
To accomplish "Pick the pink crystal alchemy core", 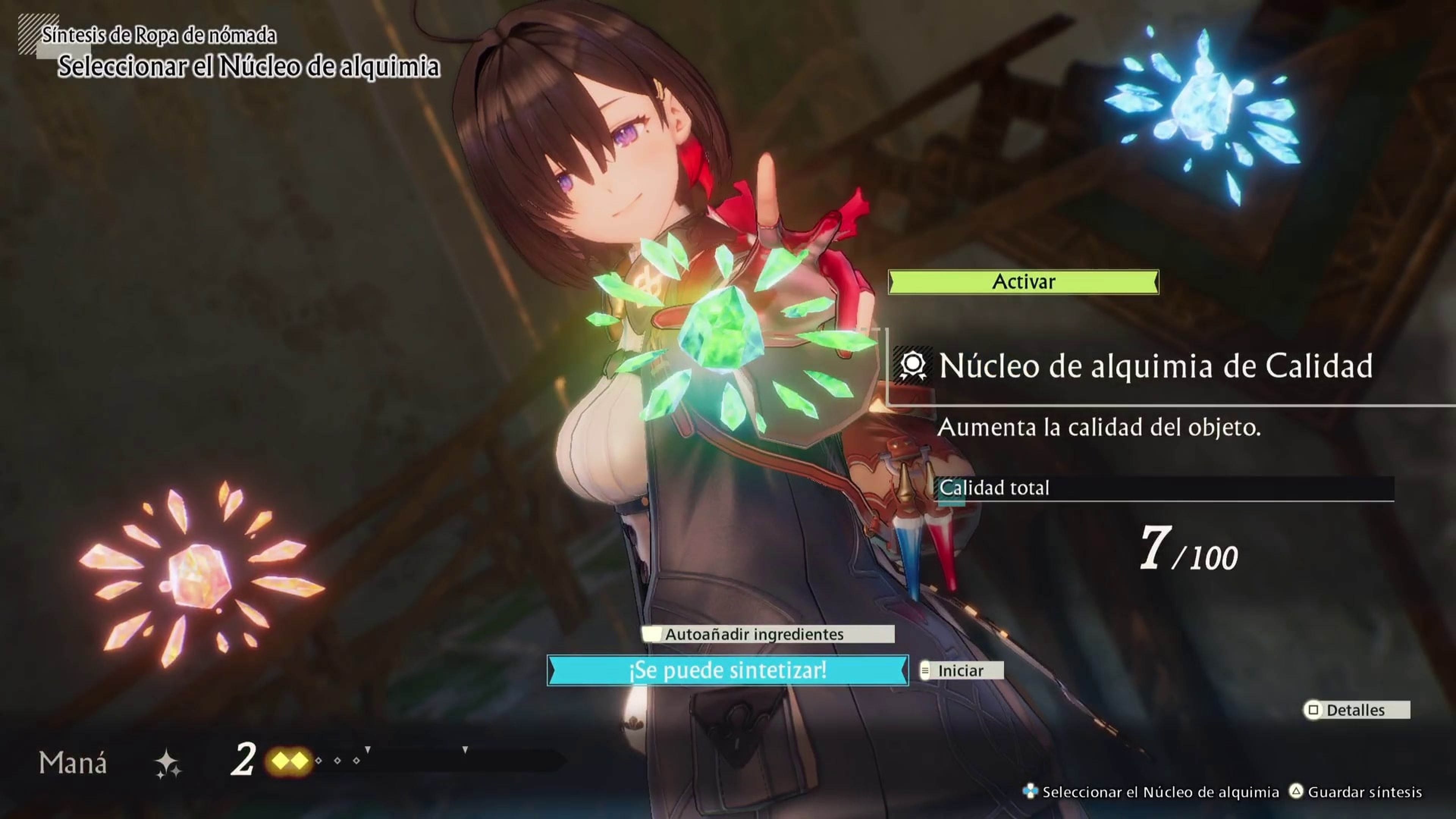I will click(x=199, y=576).
